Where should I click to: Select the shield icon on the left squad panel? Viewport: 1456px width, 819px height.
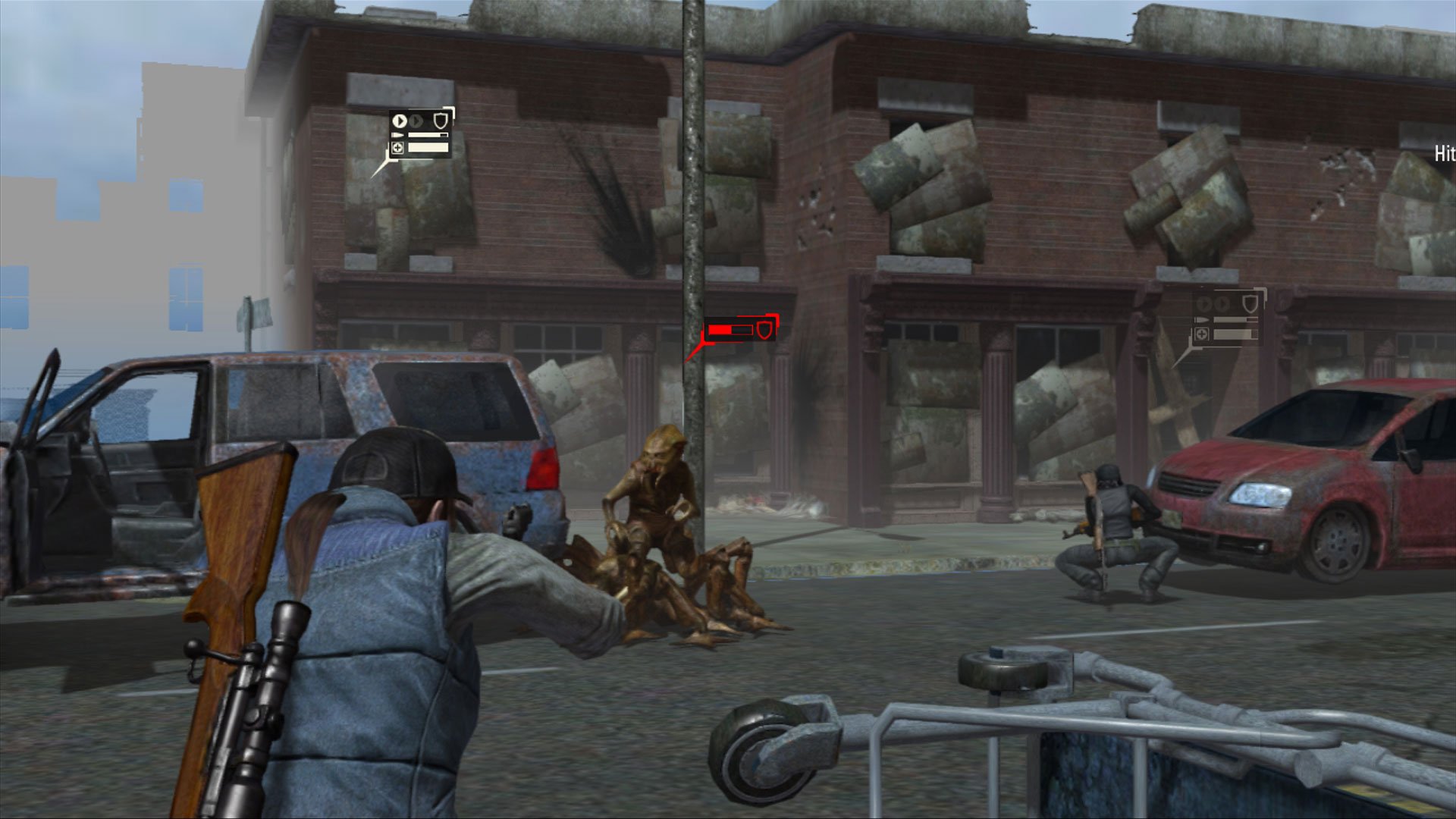pos(441,121)
